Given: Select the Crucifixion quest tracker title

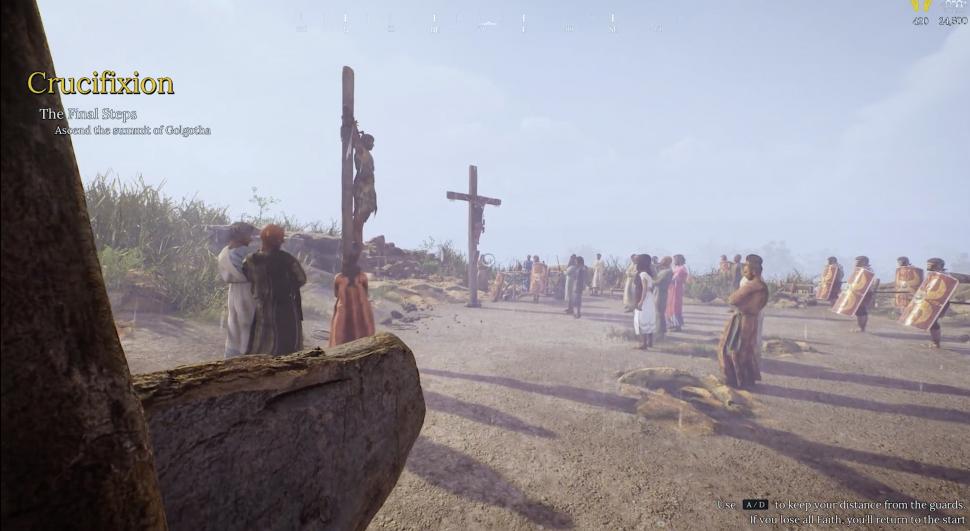Looking at the screenshot, I should pos(100,83).
